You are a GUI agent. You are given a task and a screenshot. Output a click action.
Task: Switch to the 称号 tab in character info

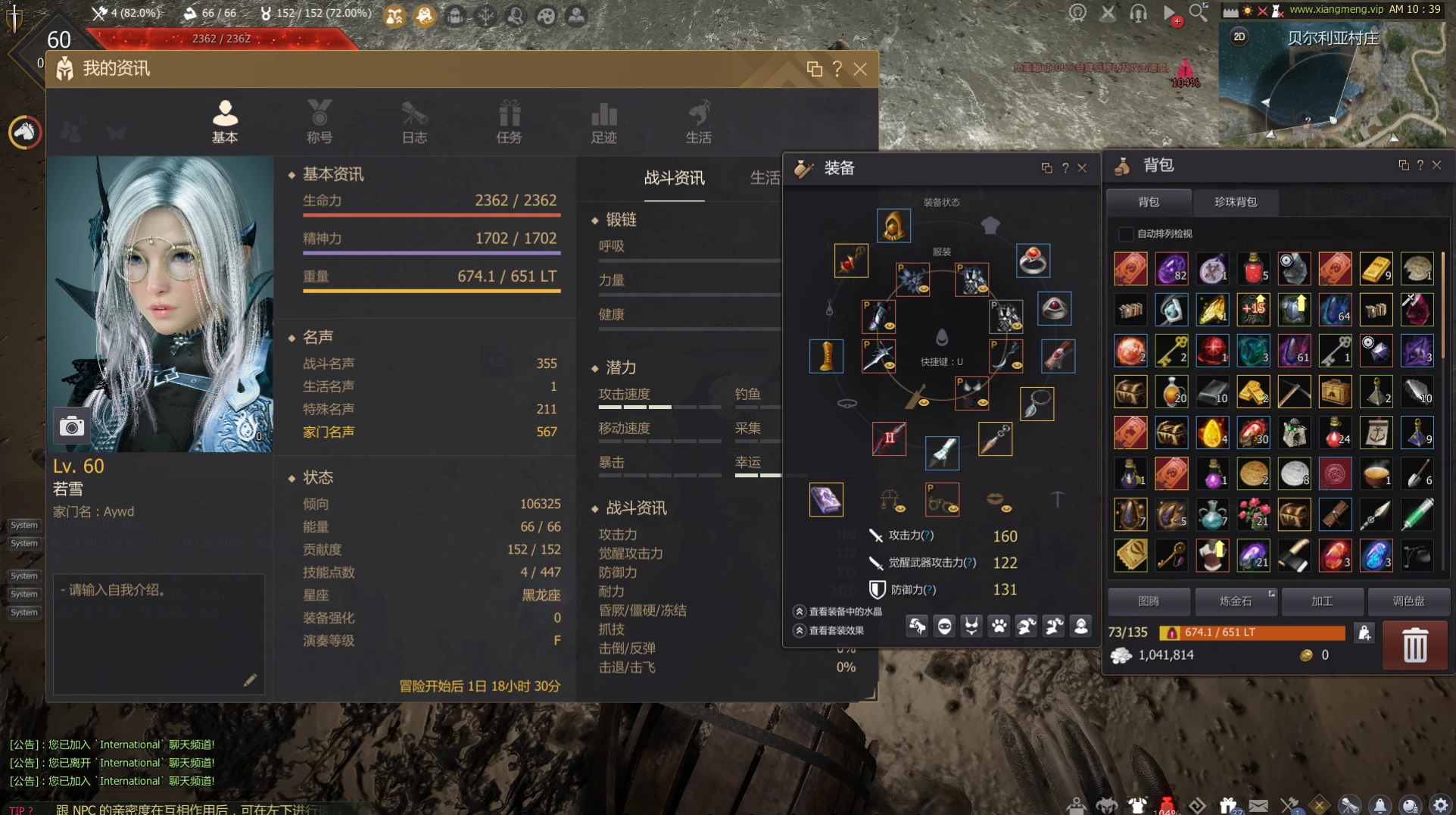coord(320,121)
